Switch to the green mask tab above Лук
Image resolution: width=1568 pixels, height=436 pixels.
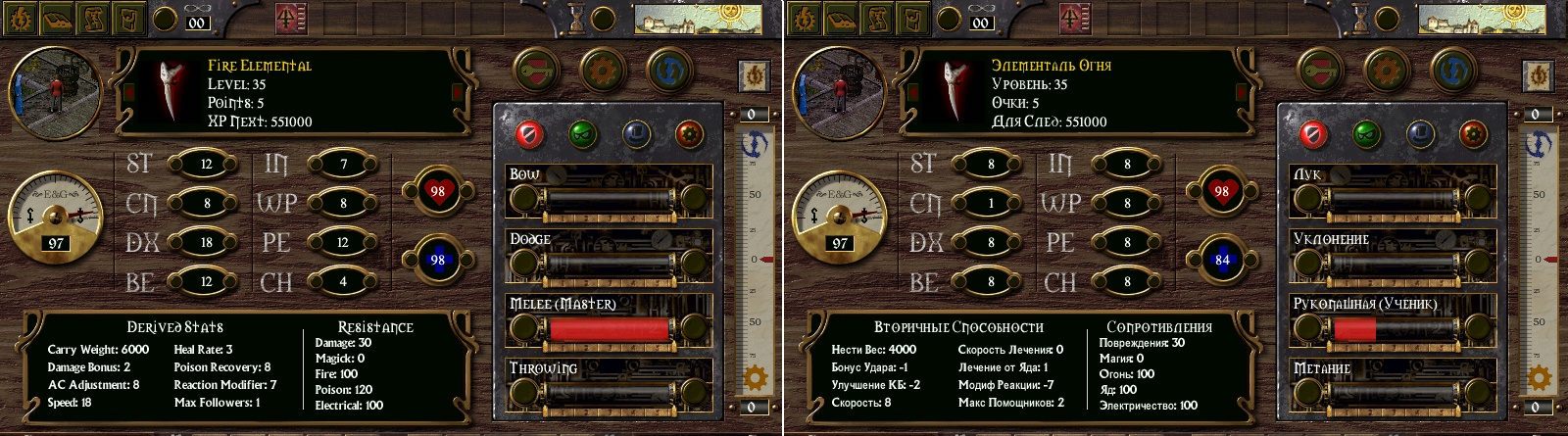click(1365, 132)
